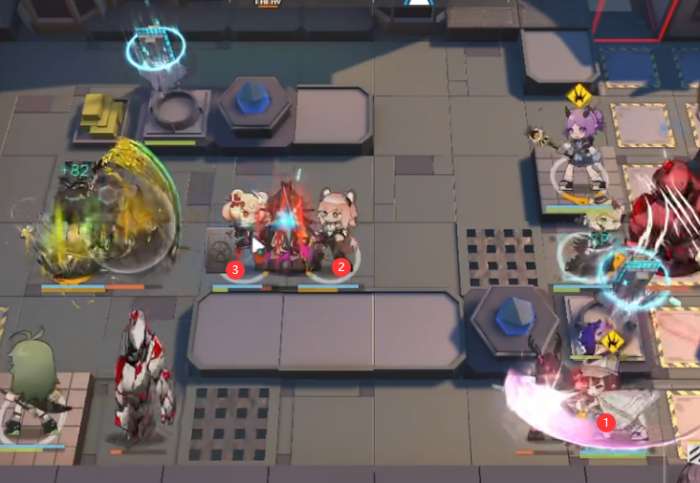Viewport: 700px width, 483px height.
Task: Tap skill-ready icon above purple-haired staff operator
Action: point(578,96)
